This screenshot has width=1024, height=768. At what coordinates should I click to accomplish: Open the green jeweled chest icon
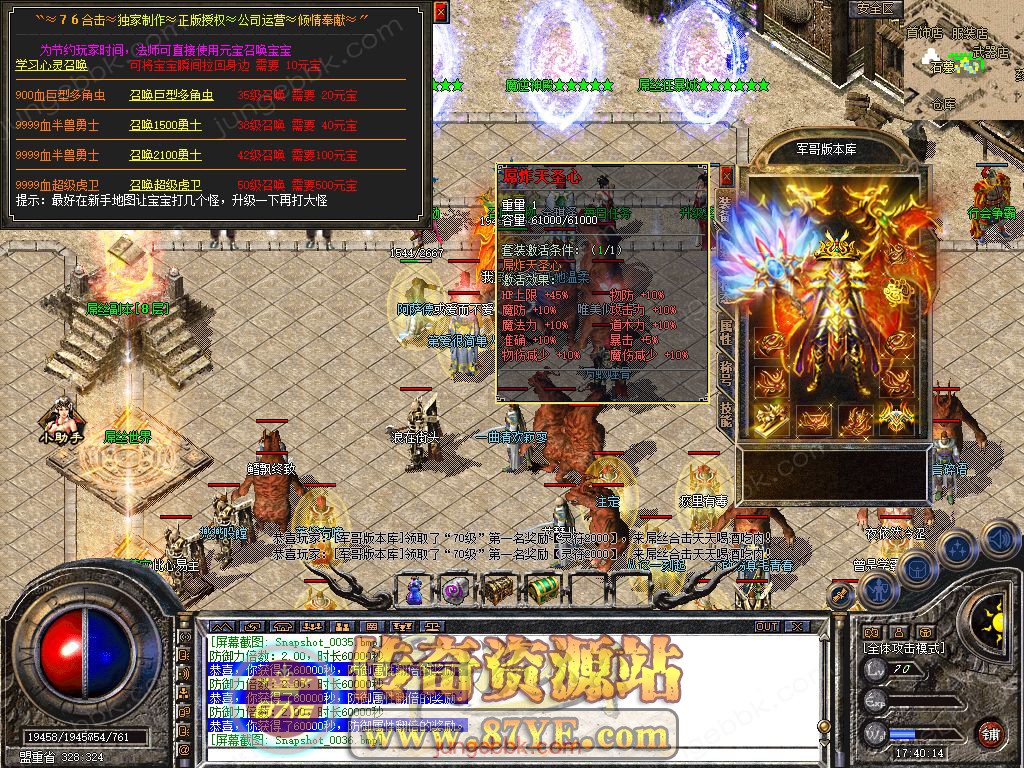pyautogui.click(x=541, y=588)
